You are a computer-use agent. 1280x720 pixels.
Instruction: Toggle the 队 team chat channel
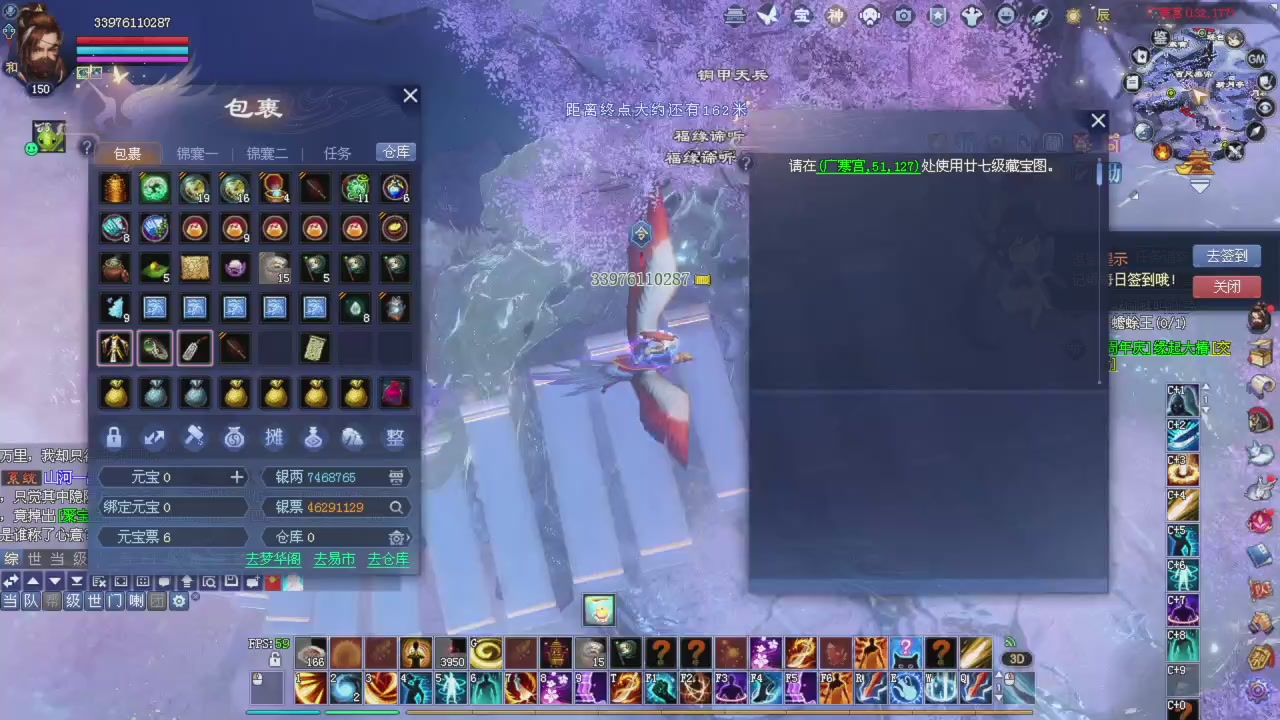29,601
